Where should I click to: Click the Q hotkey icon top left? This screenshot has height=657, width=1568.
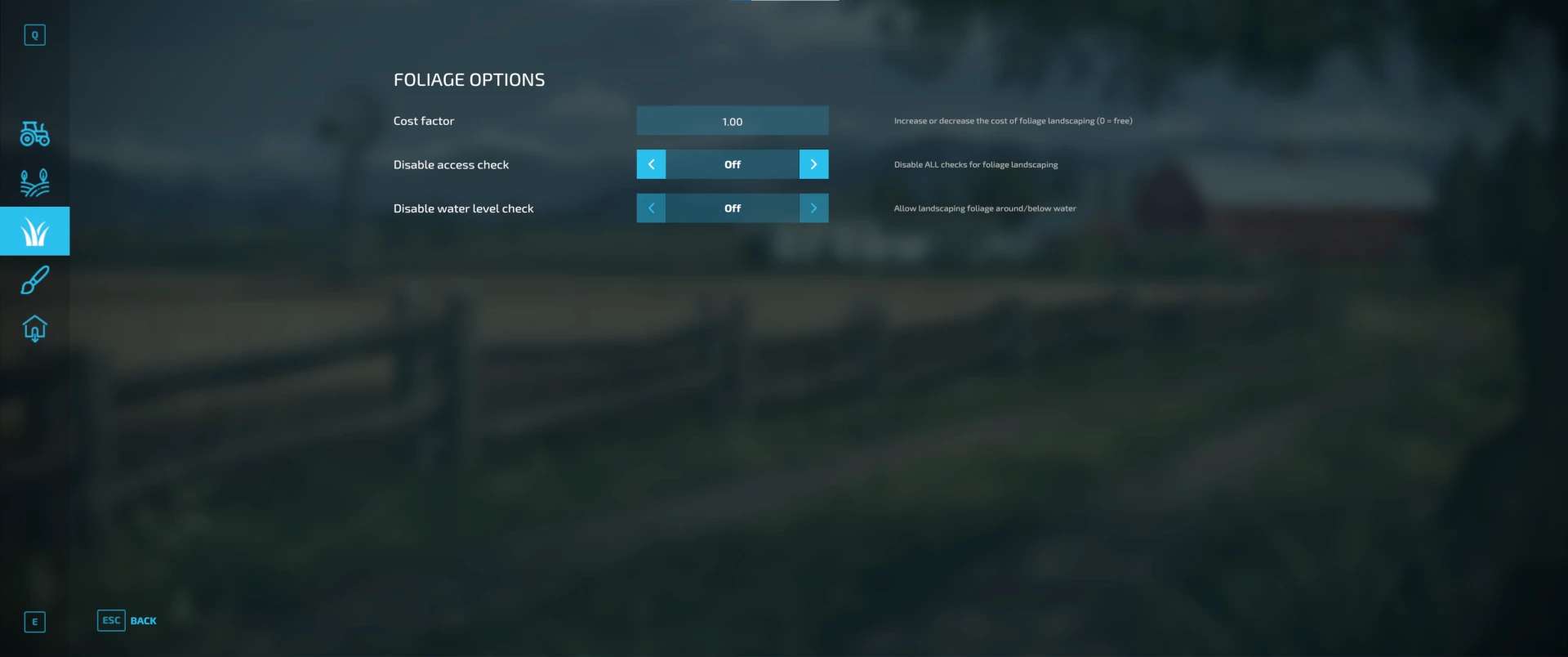point(34,35)
